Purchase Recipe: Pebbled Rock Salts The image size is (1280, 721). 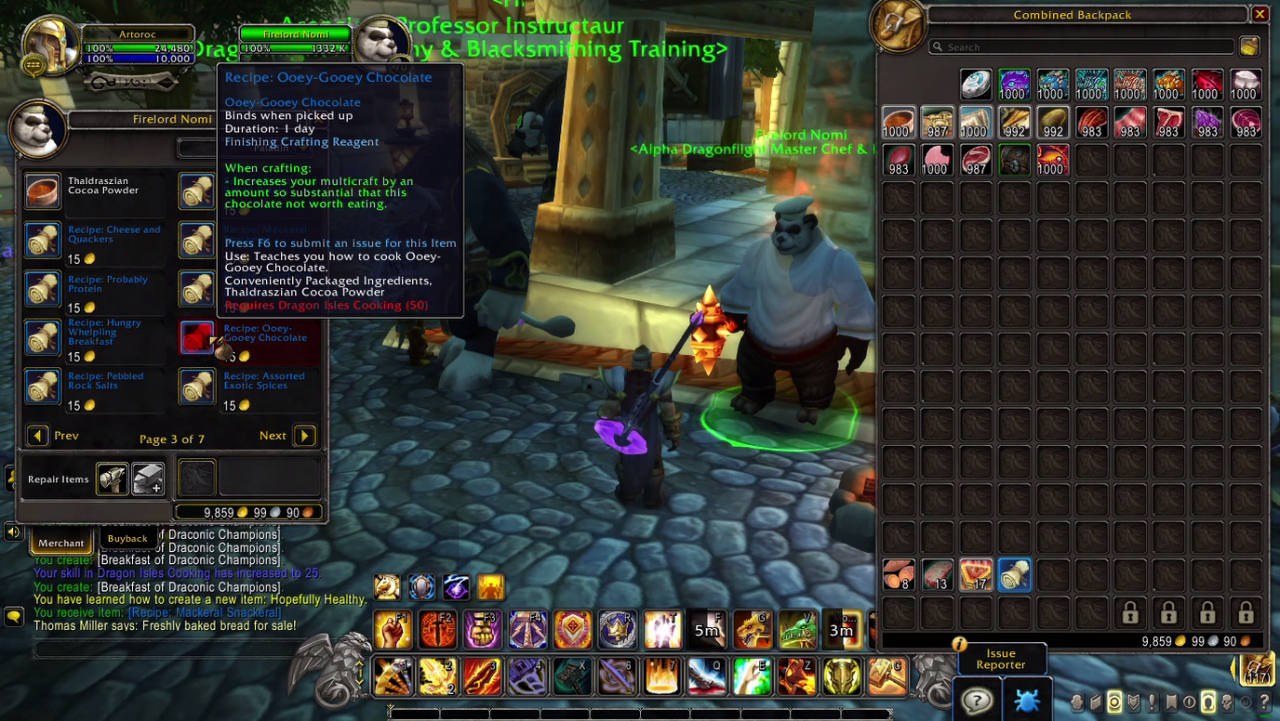click(43, 387)
